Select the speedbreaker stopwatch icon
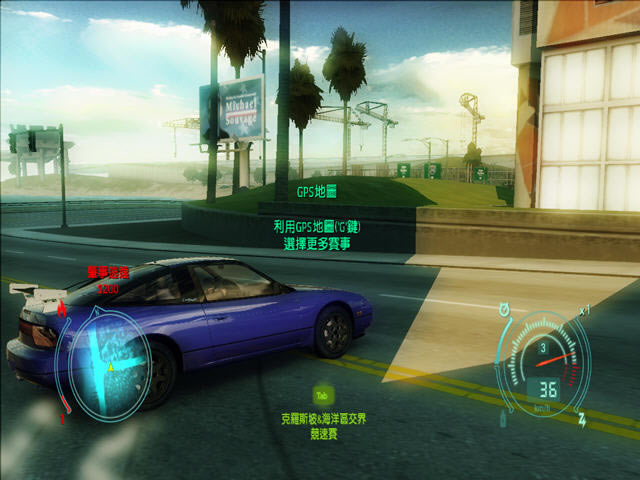Viewport: 640px width, 480px height. [x=503, y=308]
